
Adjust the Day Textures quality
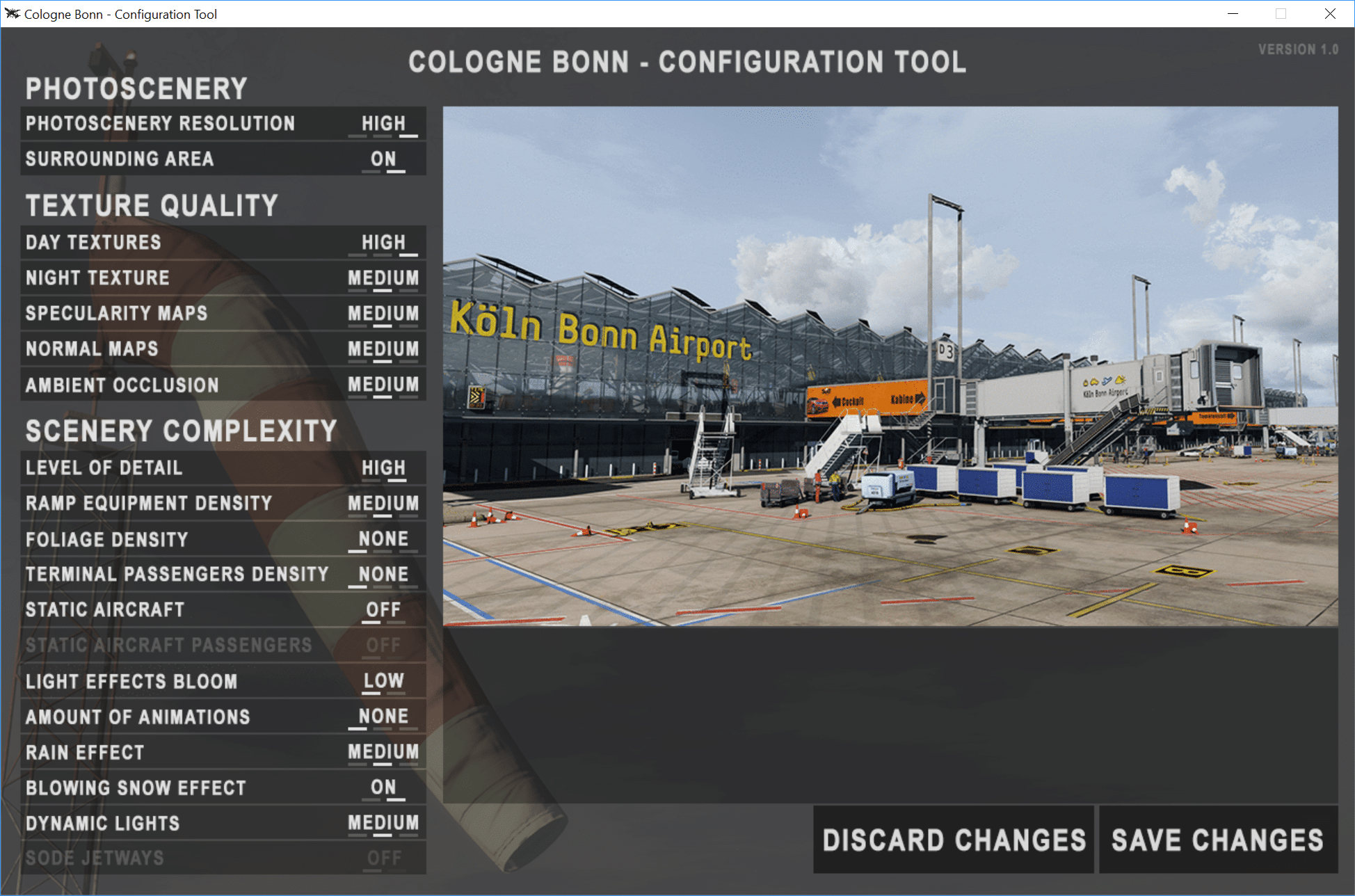click(x=383, y=243)
